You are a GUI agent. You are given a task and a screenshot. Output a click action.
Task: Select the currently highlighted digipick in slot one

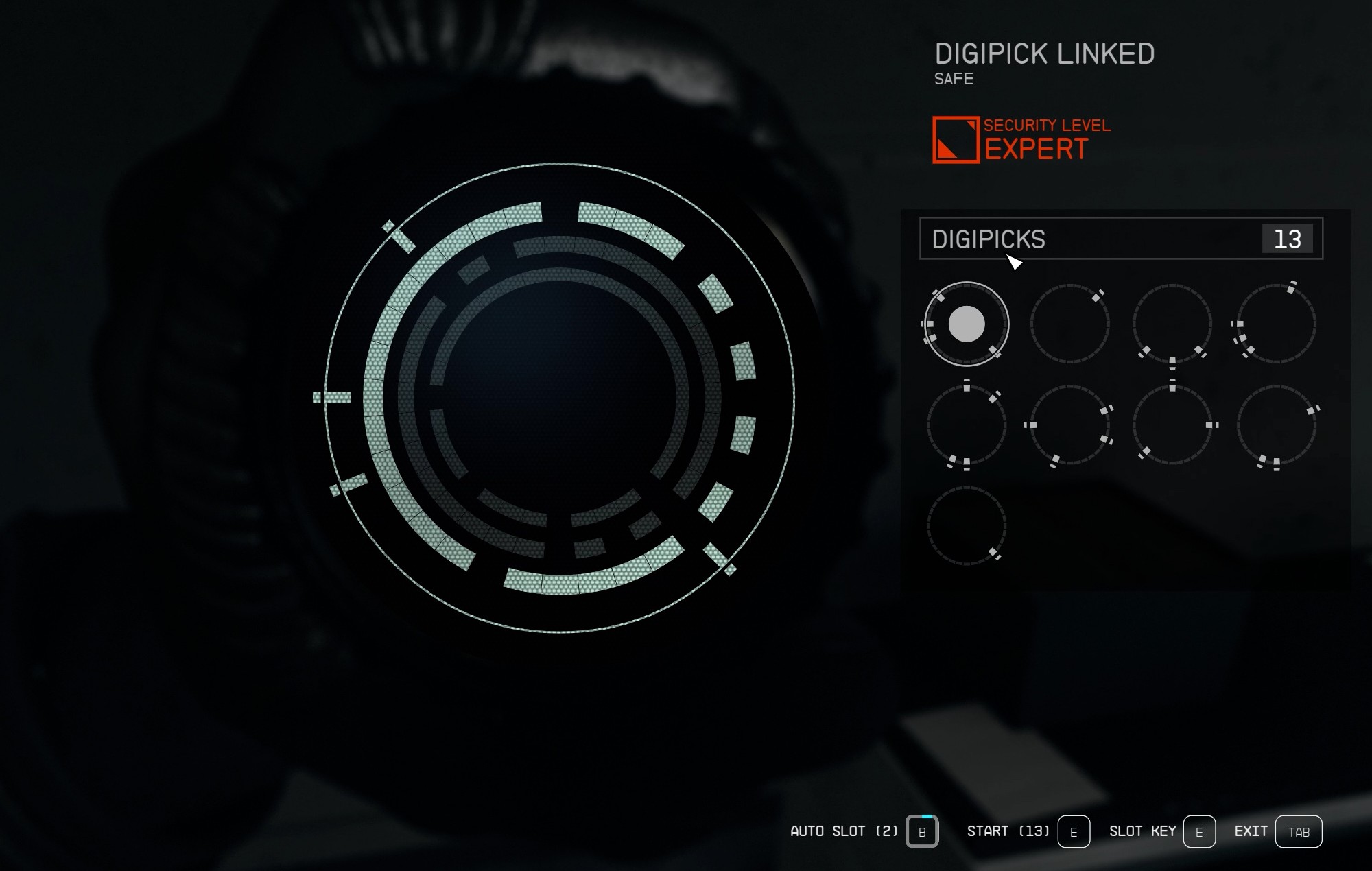(967, 324)
